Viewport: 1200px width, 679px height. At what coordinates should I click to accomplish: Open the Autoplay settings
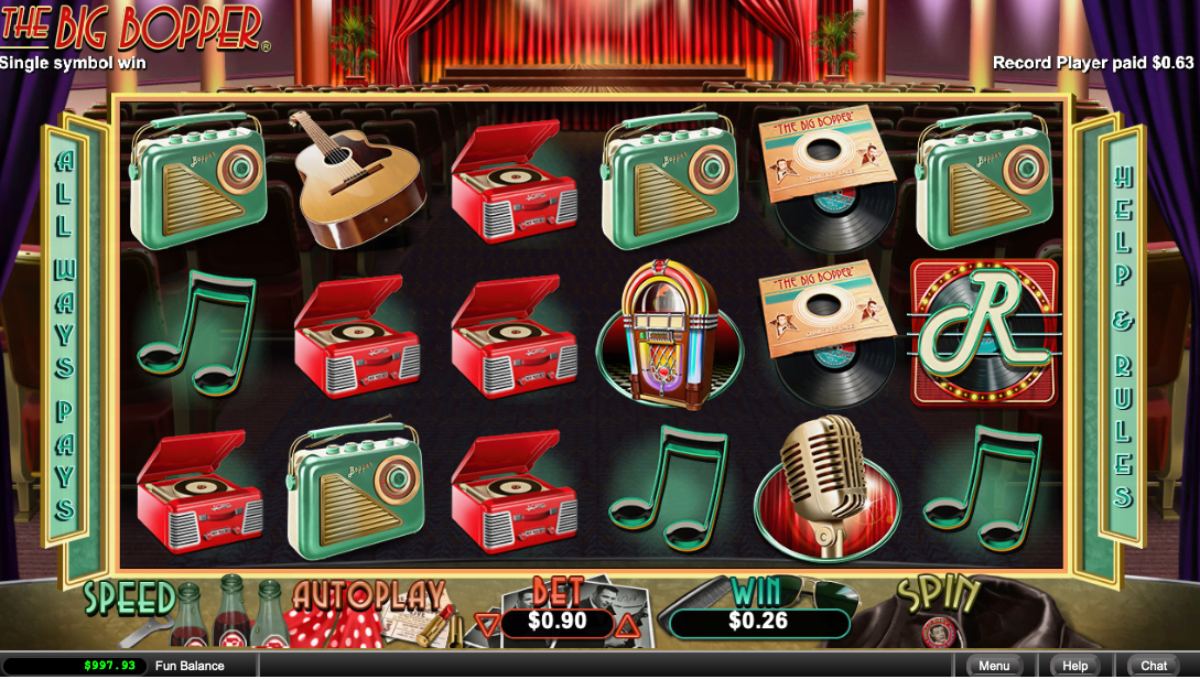[x=368, y=597]
